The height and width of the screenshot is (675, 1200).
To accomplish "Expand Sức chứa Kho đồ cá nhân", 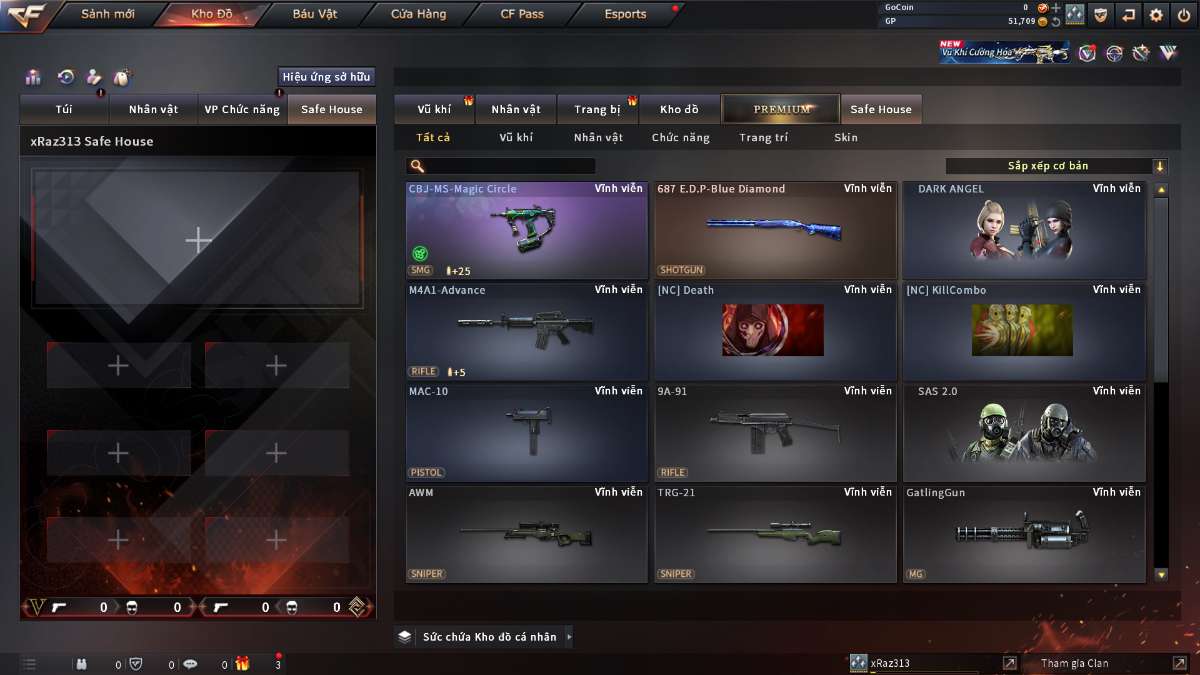I will (486, 636).
